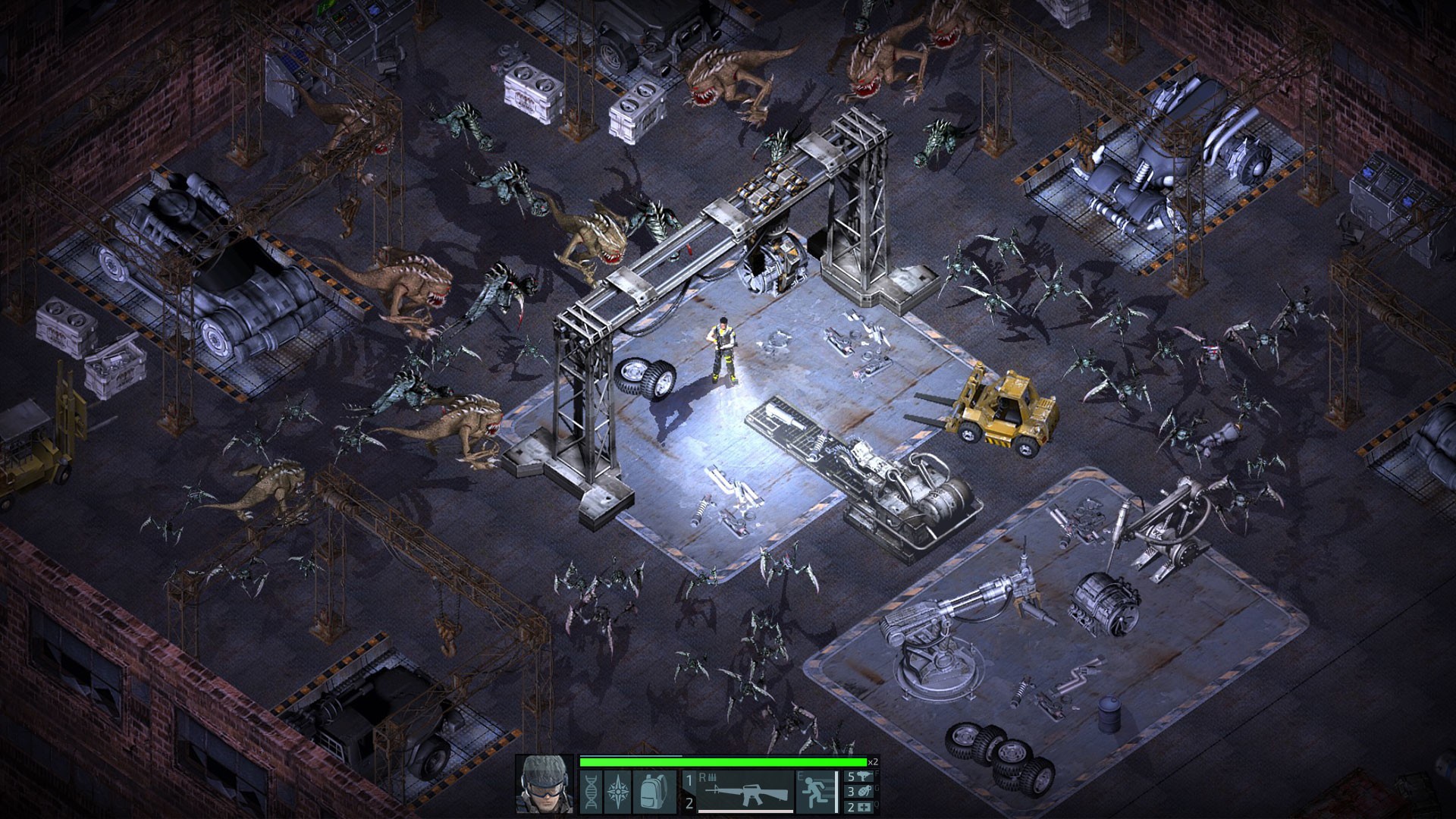Select weapon slot labeled 2

pyautogui.click(x=689, y=802)
